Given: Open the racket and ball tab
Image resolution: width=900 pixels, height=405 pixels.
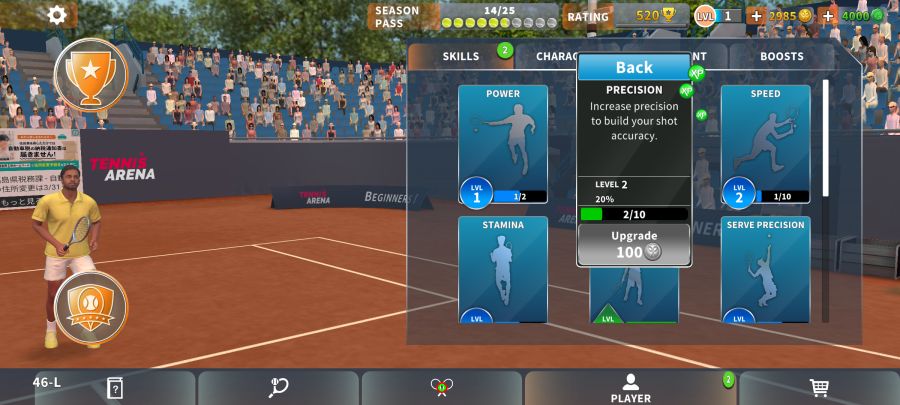Looking at the screenshot, I should 279,388.
